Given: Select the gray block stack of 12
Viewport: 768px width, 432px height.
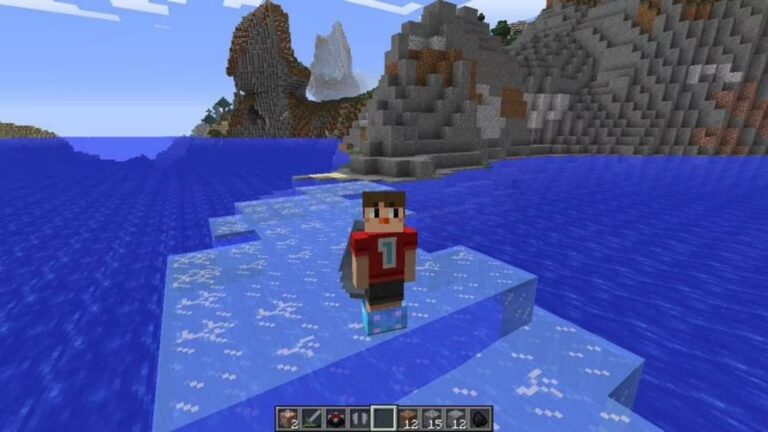Looking at the screenshot, I should (x=456, y=418).
